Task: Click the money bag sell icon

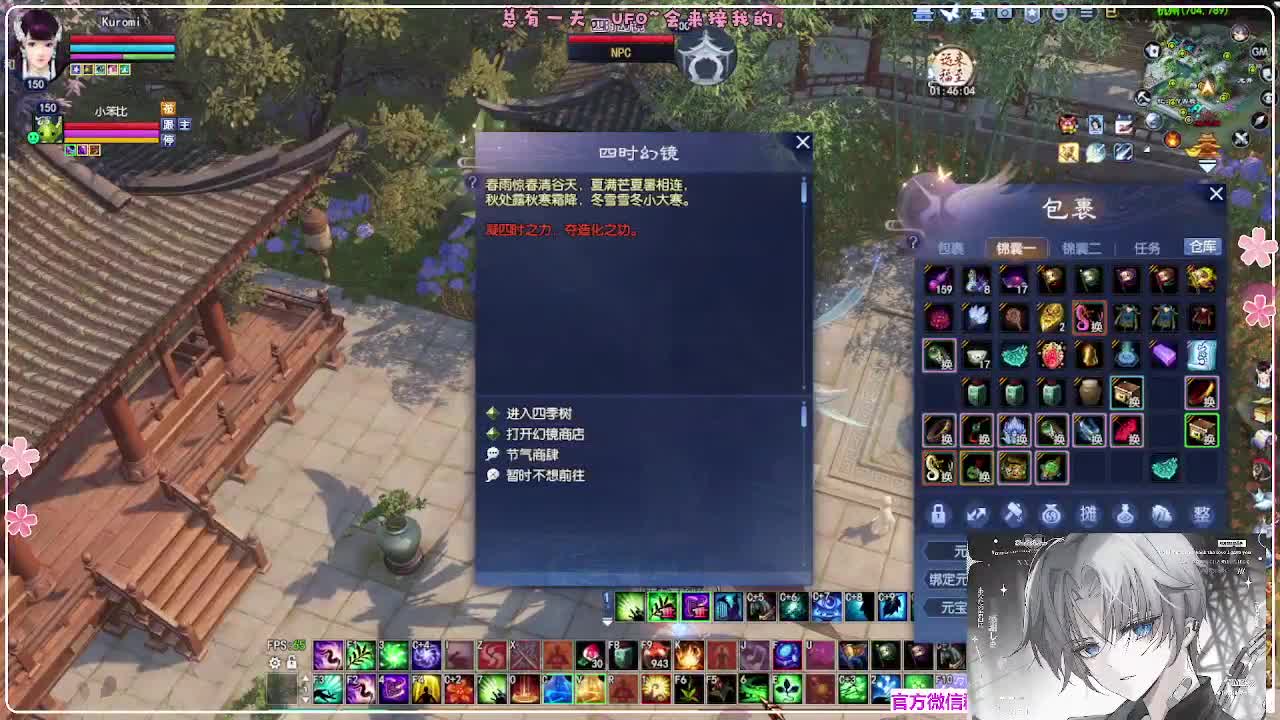Action: coord(1051,514)
